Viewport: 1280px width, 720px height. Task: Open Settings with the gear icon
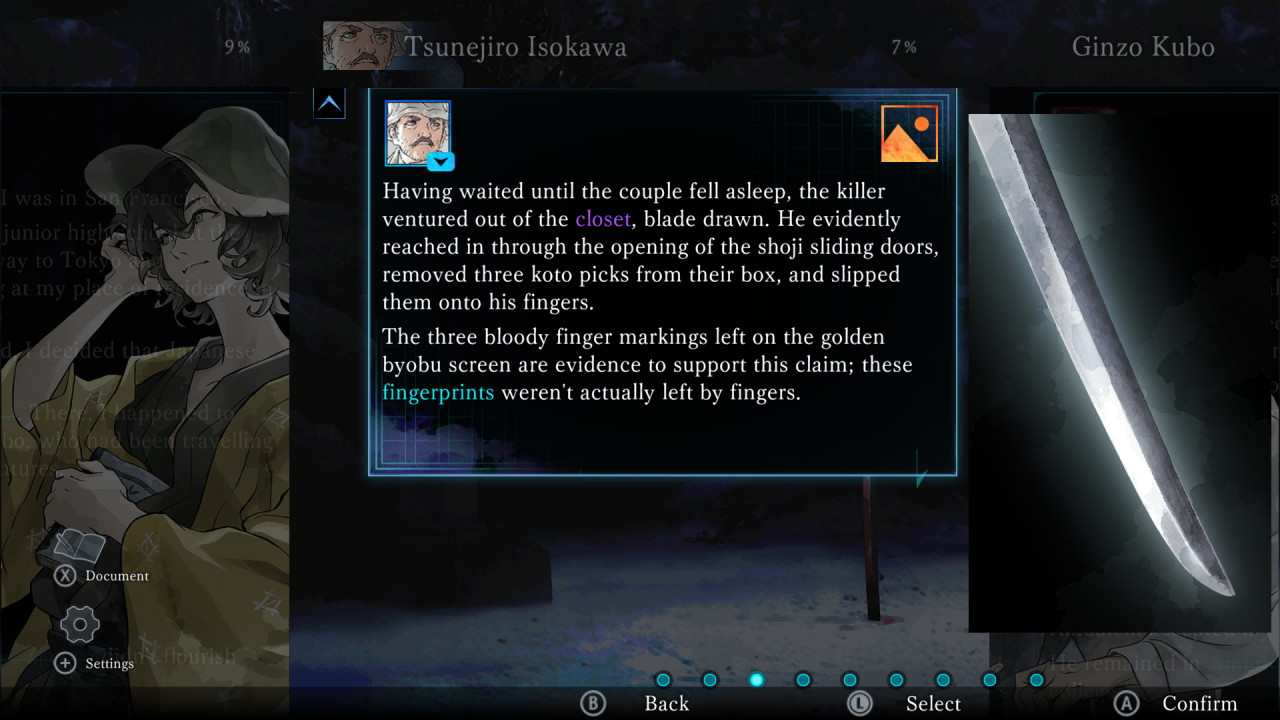(x=78, y=624)
